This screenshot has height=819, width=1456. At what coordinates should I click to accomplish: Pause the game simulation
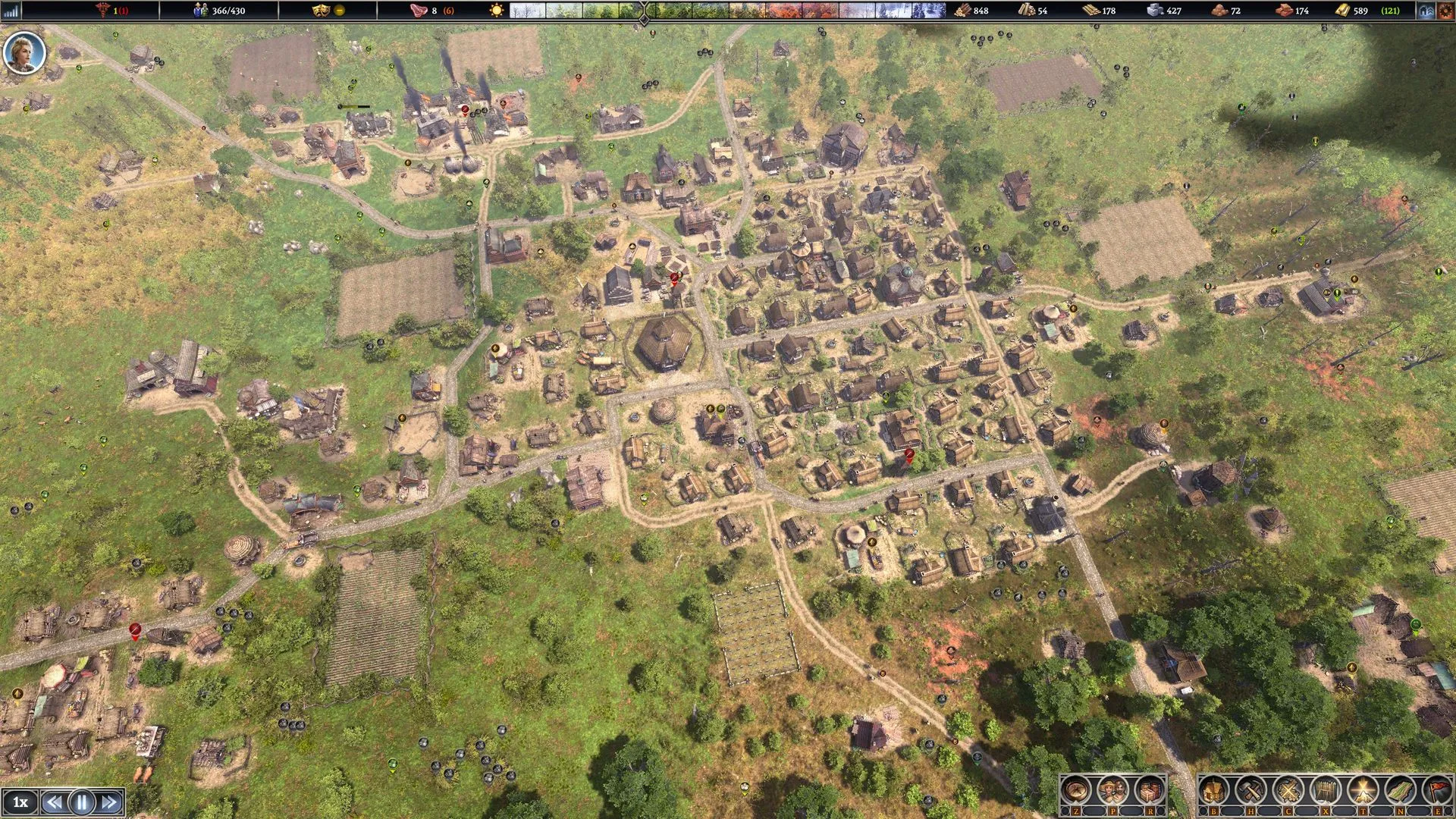pos(81,802)
